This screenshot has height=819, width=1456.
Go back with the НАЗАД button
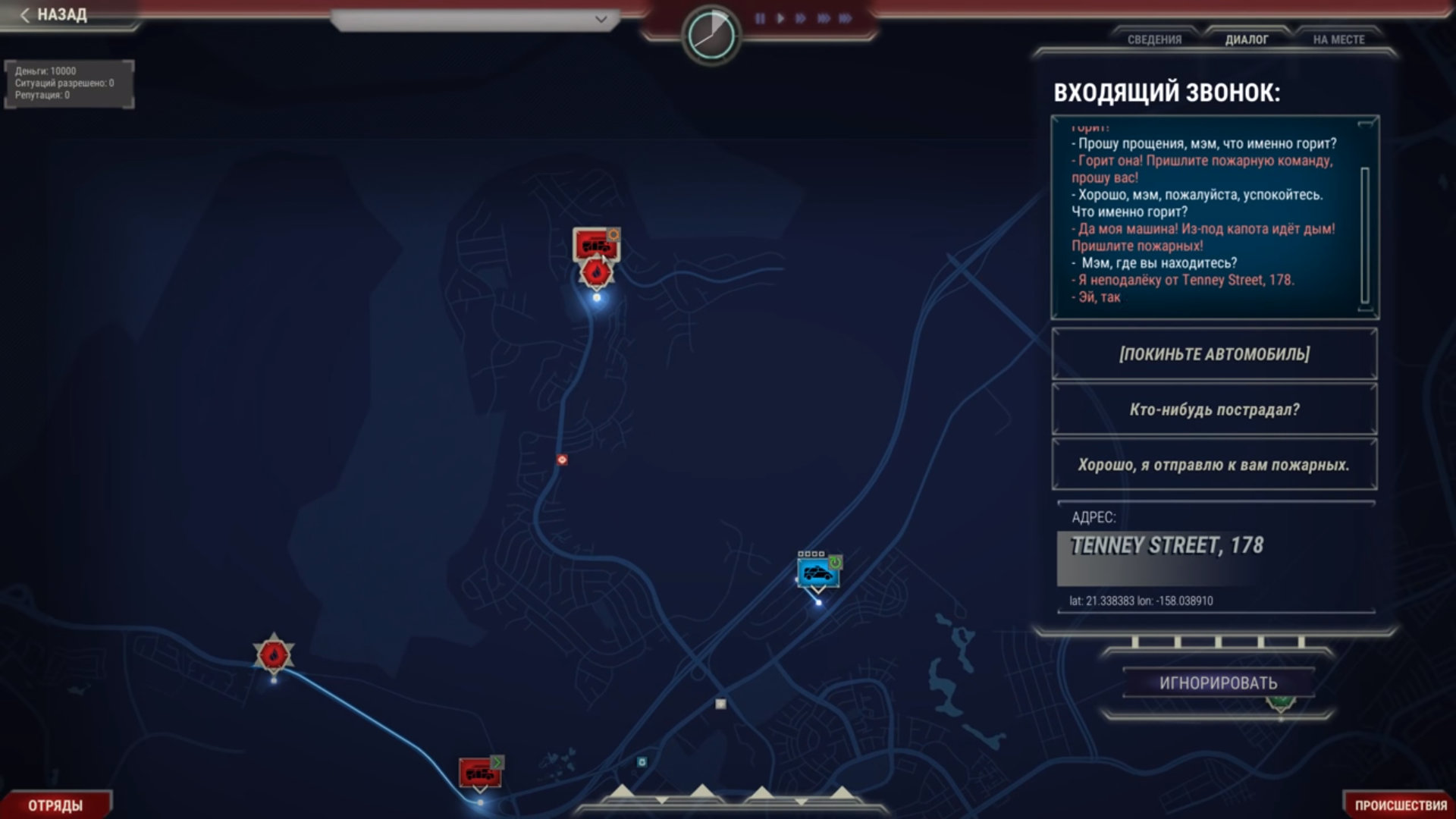pyautogui.click(x=55, y=15)
